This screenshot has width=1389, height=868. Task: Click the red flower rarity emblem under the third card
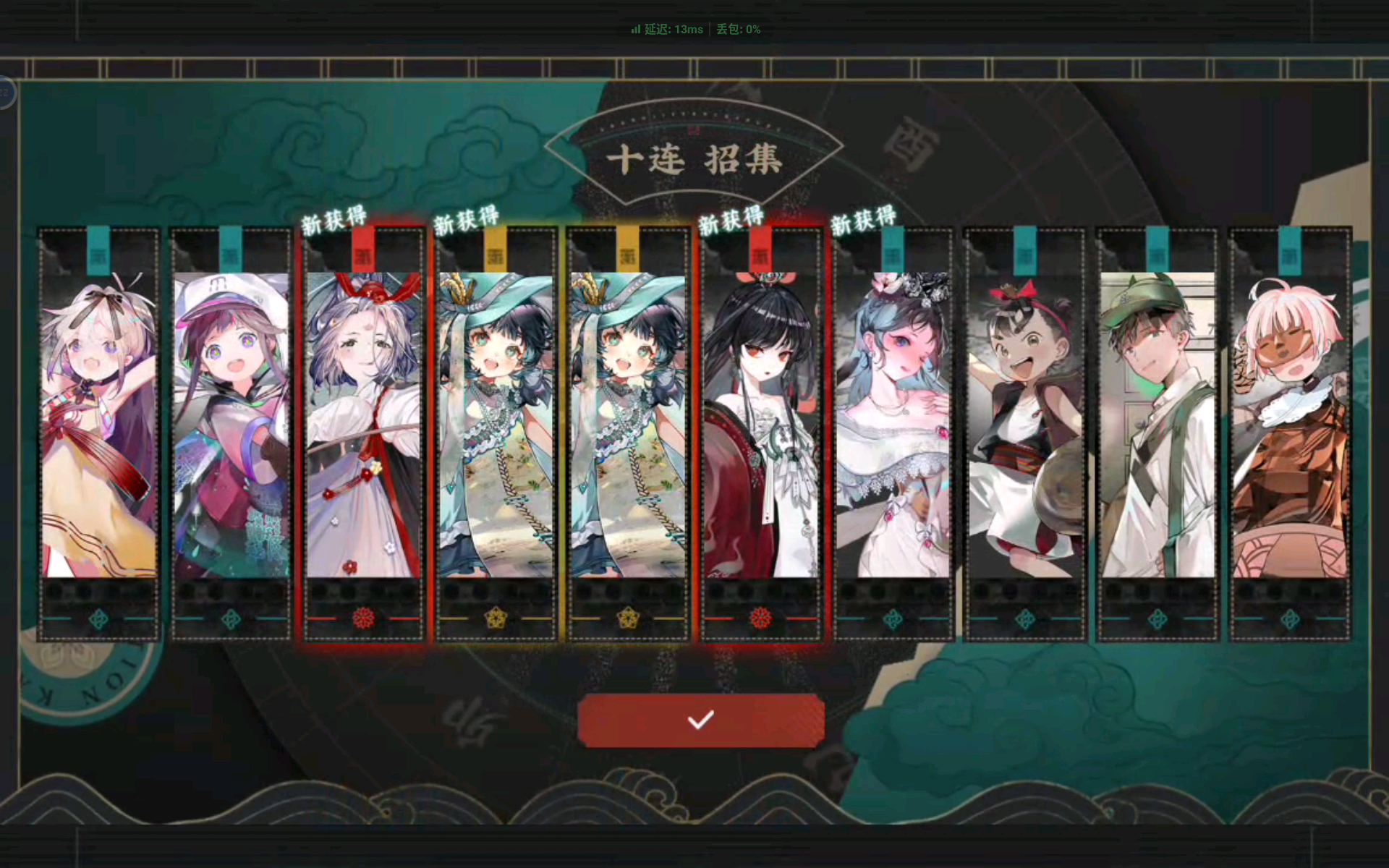363,617
